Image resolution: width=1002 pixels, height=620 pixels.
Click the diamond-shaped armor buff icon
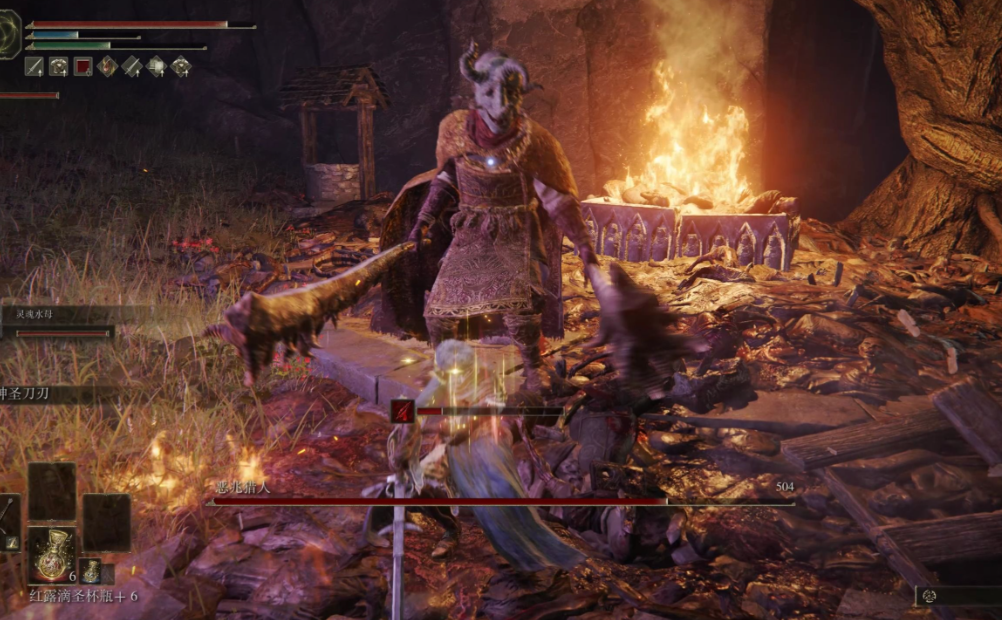click(x=180, y=66)
